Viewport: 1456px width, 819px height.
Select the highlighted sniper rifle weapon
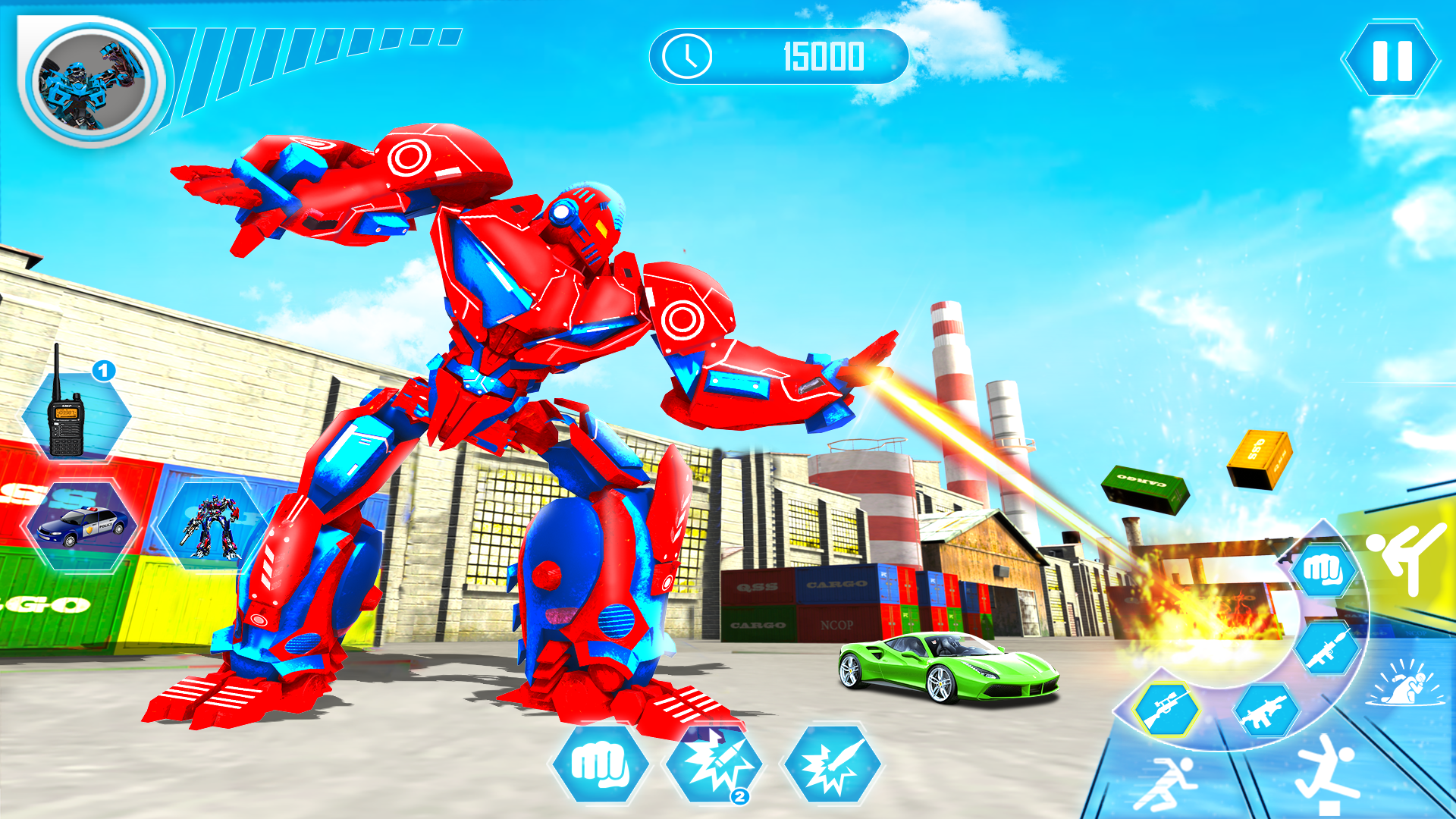(1166, 709)
